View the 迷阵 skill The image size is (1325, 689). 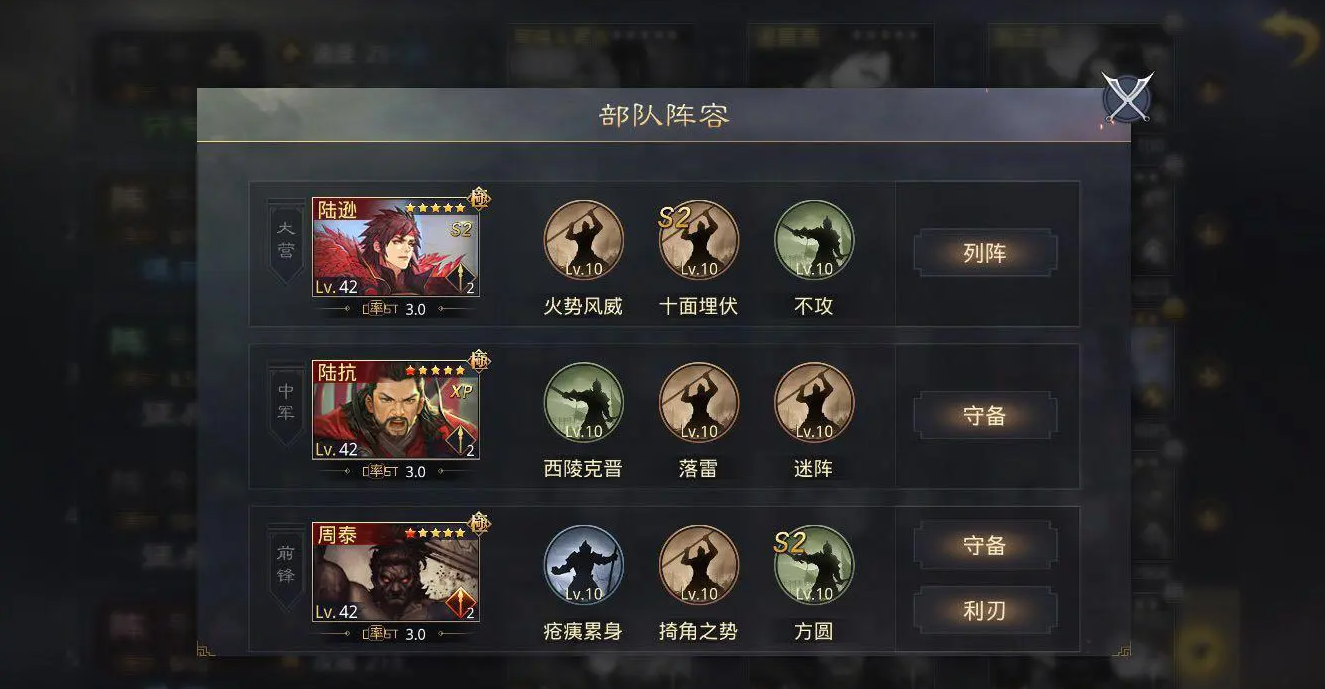pos(813,402)
